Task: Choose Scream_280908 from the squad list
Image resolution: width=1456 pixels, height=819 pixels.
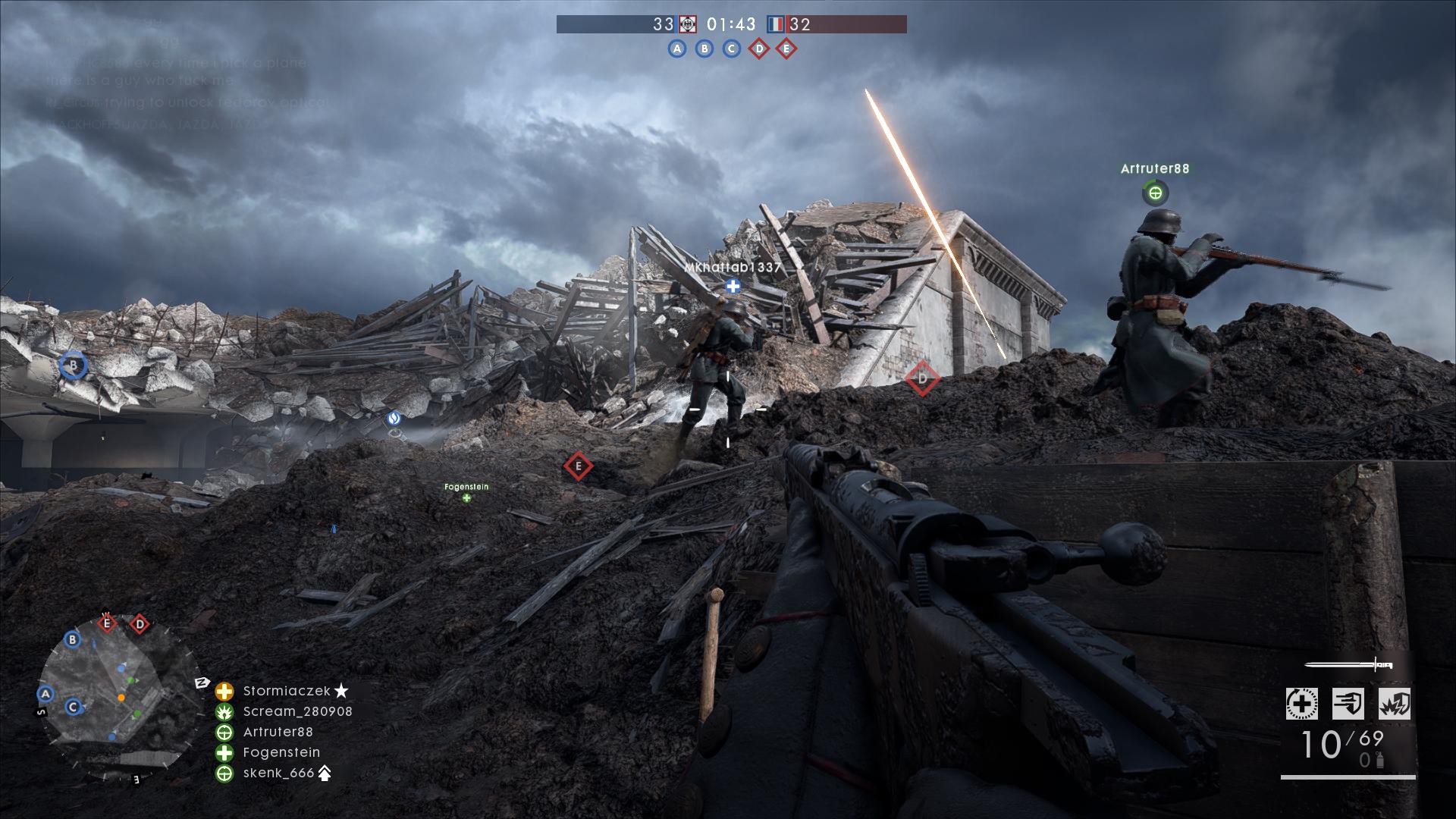Action: click(297, 711)
